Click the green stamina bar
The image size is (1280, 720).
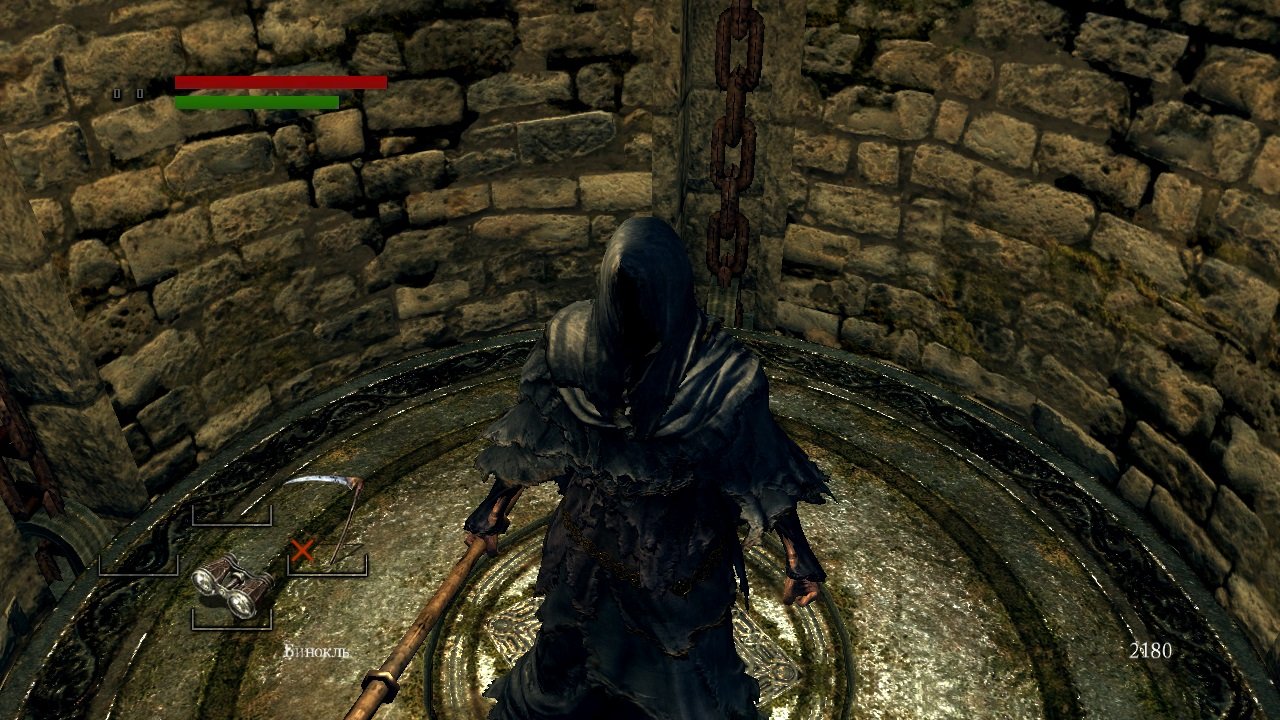coord(260,101)
